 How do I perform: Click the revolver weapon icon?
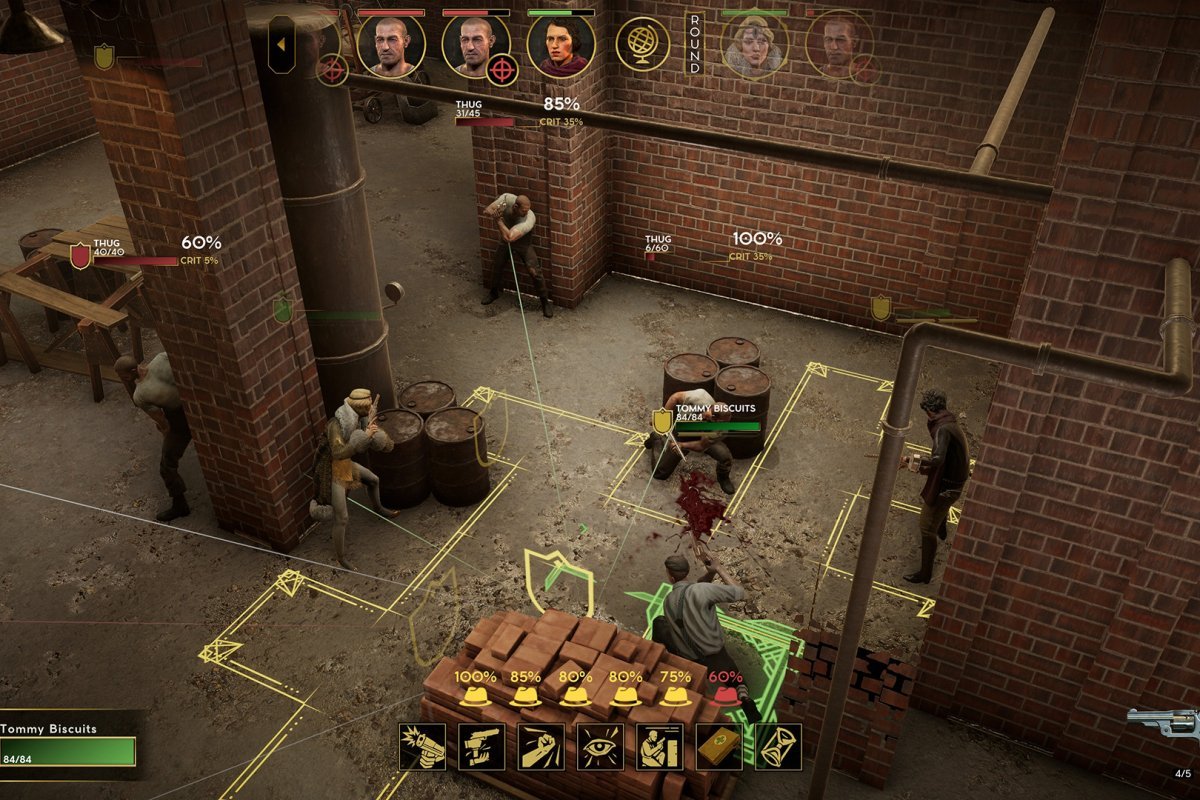[1163, 724]
